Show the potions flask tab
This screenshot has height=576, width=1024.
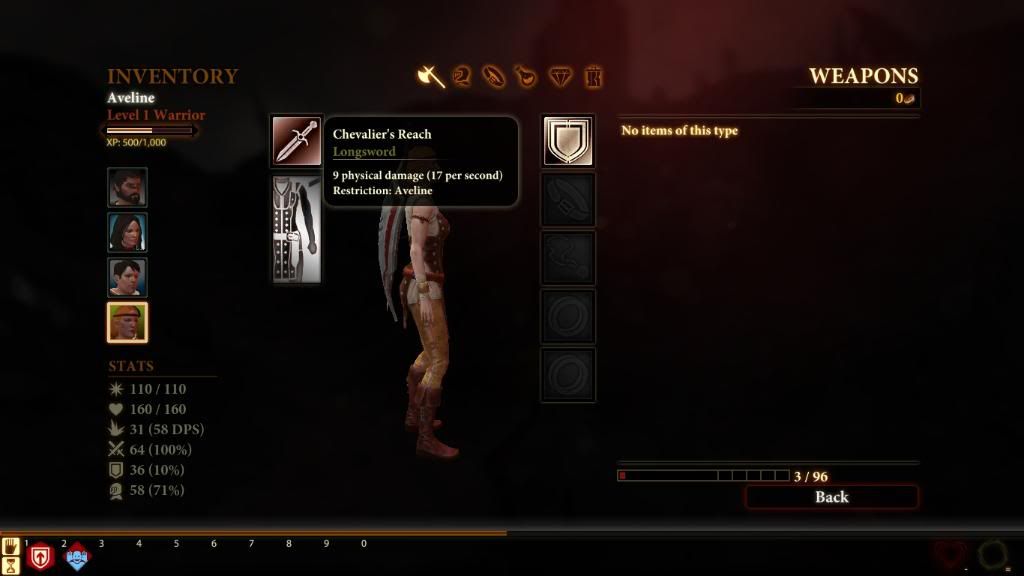pos(526,76)
